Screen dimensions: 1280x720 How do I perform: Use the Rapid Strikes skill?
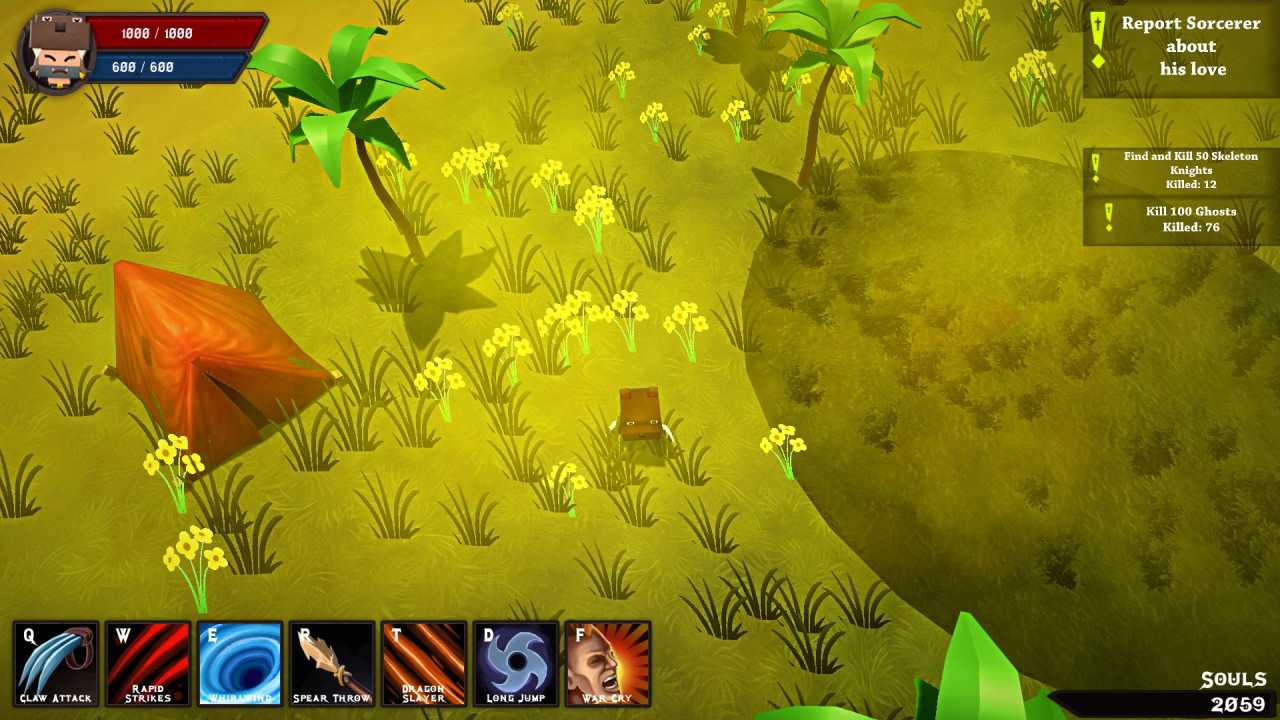(148, 664)
